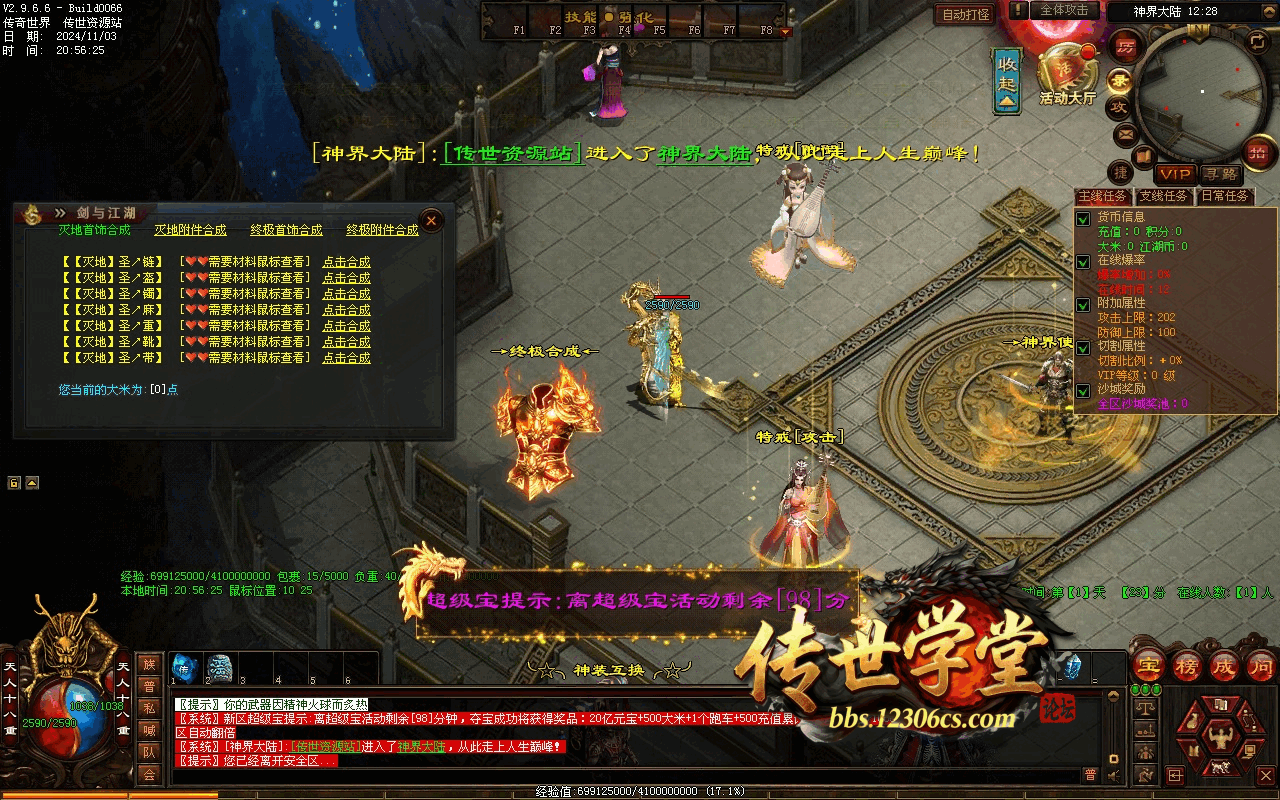Screen dimensions: 1280x800
Task: Select the 私 private chat channel button
Action: [149, 708]
